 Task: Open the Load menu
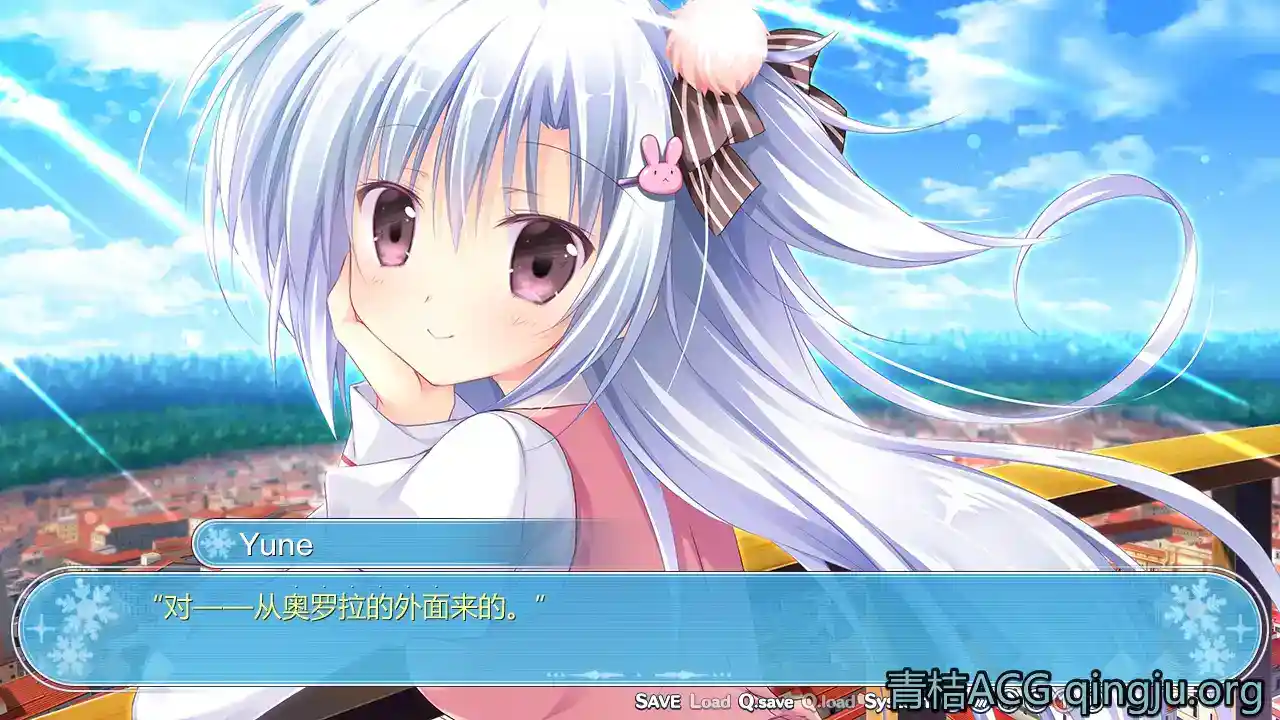[x=710, y=701]
